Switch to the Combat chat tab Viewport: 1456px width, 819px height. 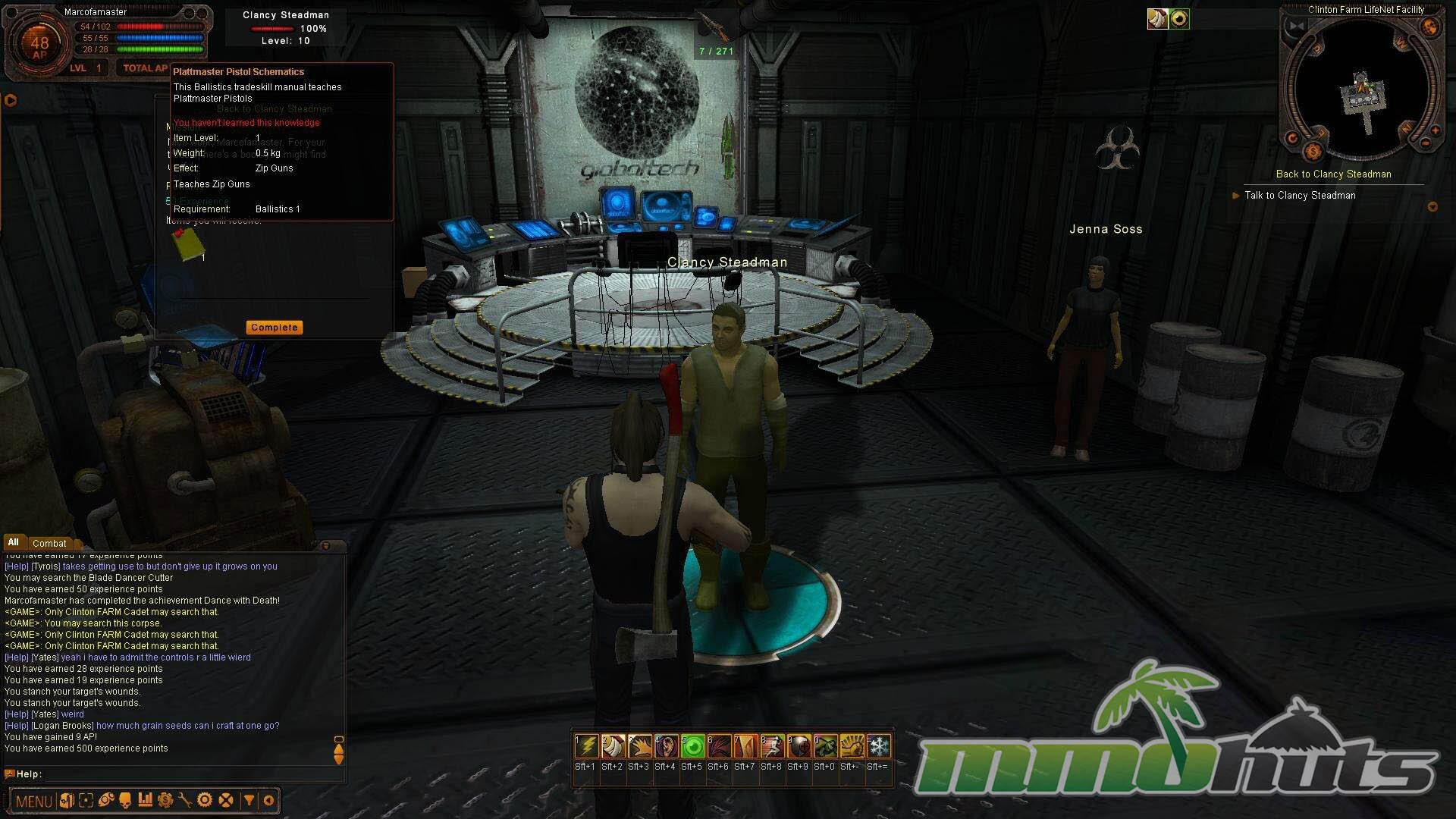coord(49,543)
